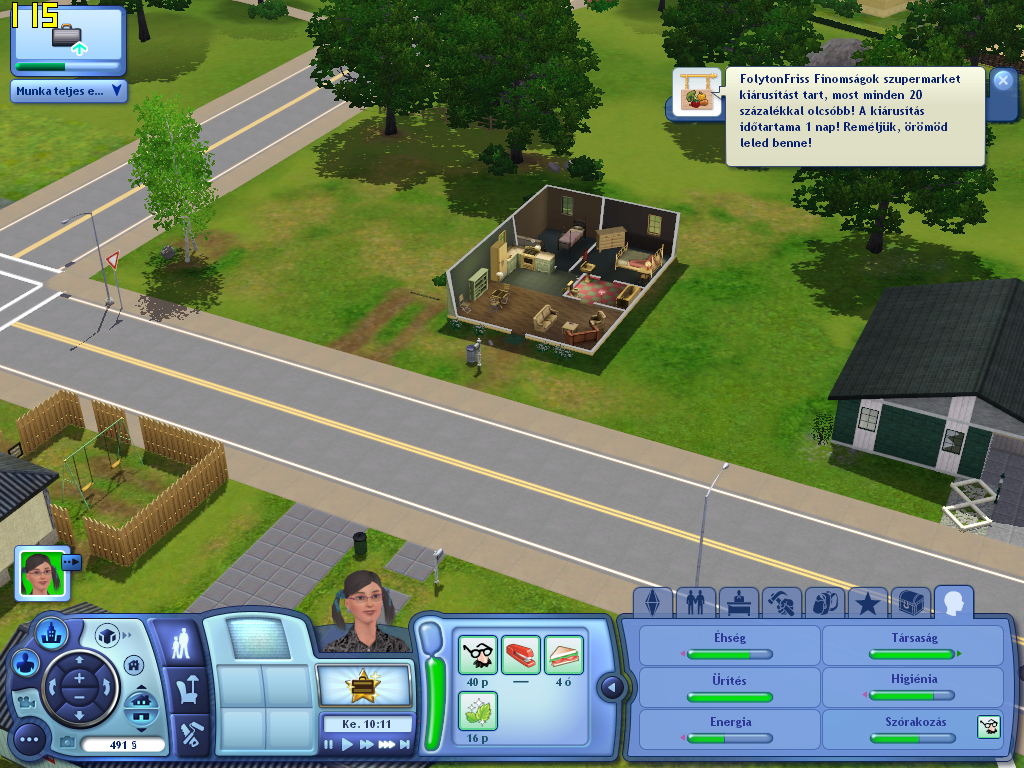Open the options menu with three dots
The height and width of the screenshot is (768, 1024).
30,740
